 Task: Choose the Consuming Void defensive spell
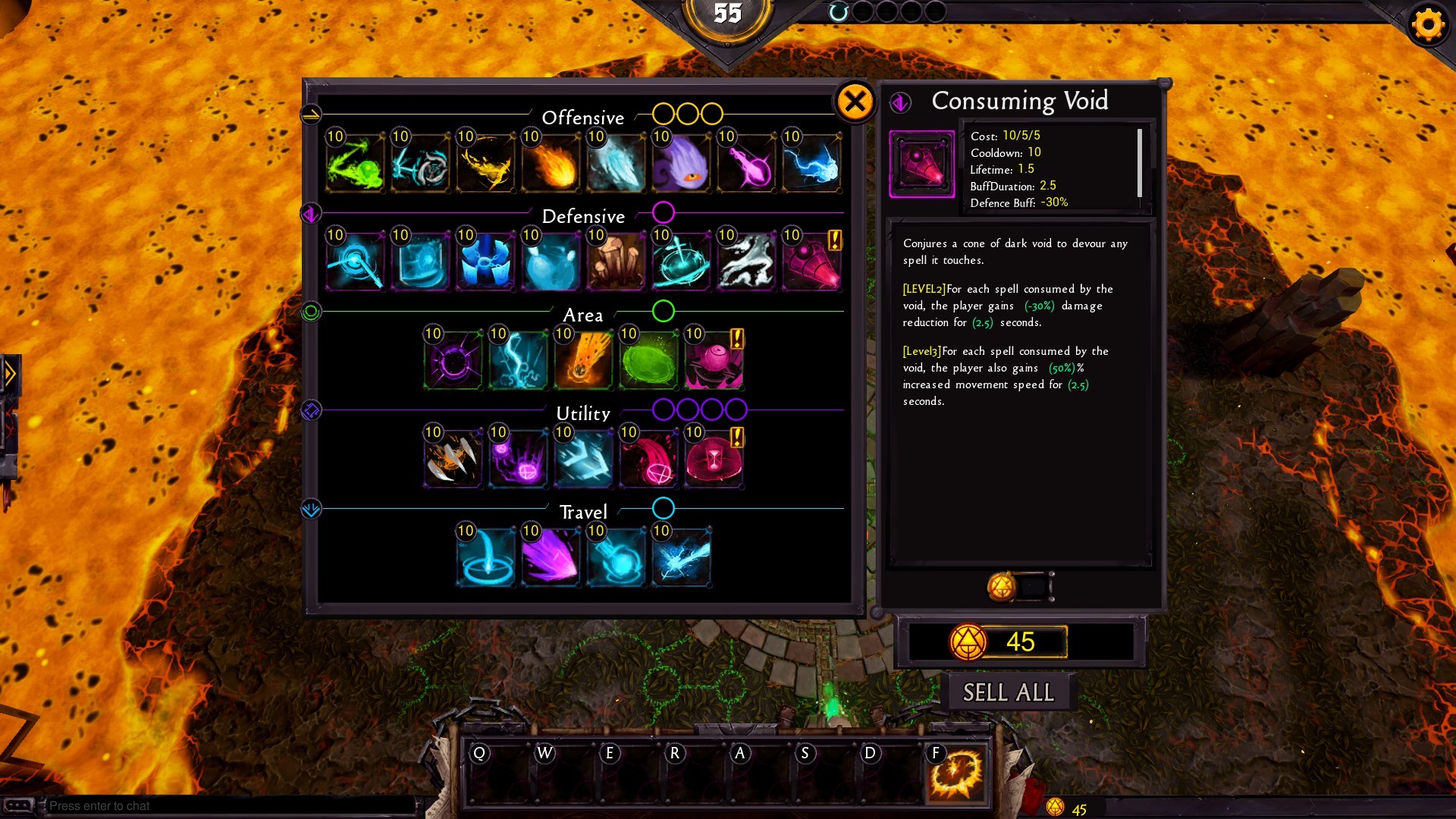pos(812,262)
